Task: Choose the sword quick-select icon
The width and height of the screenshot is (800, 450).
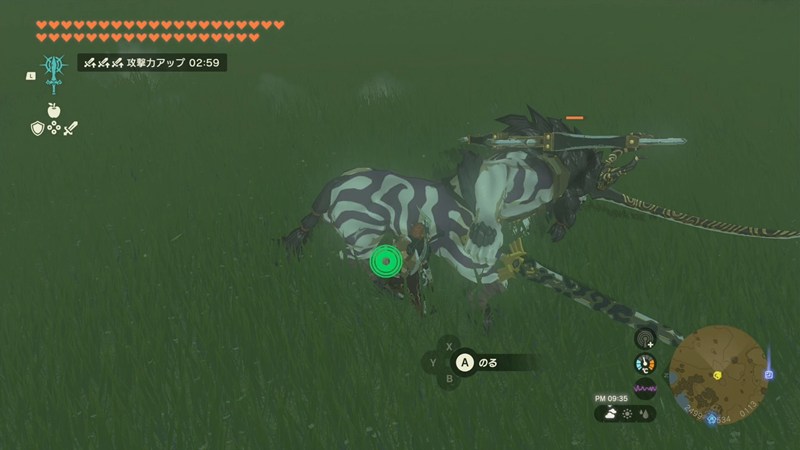Action: 70,128
